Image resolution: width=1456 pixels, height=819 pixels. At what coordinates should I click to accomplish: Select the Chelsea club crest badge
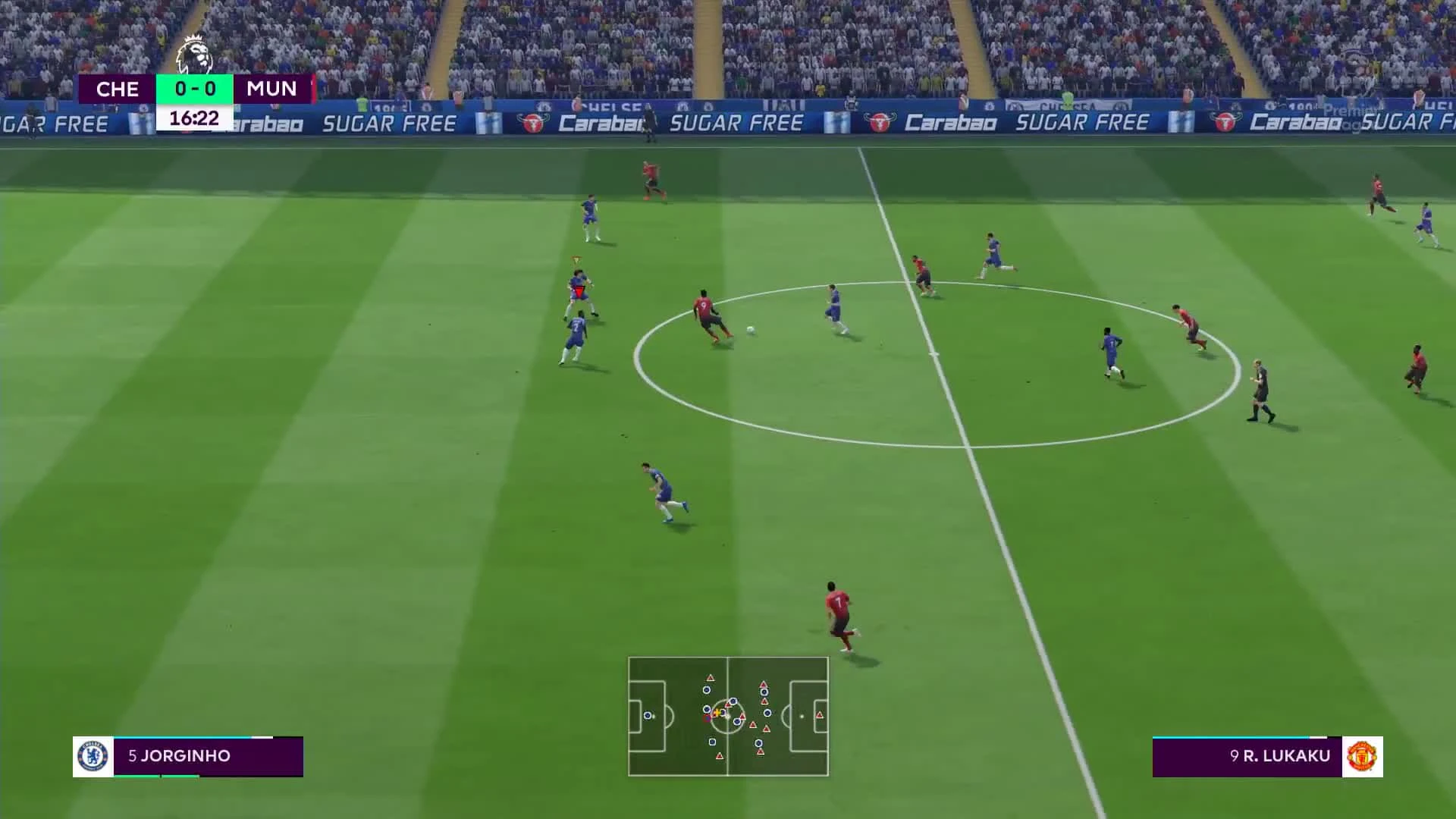point(93,755)
